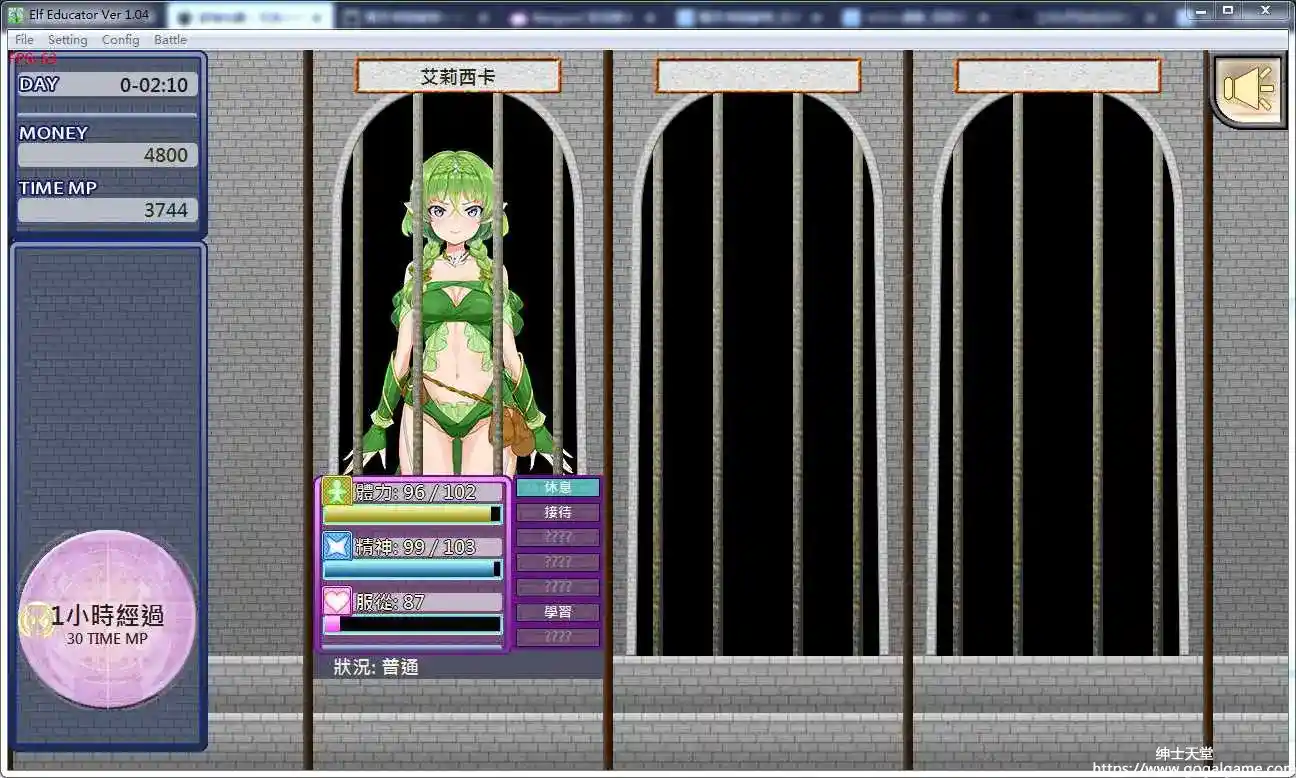Image resolution: width=1296 pixels, height=778 pixels.
Task: Open the Battle menu
Action: pos(170,40)
